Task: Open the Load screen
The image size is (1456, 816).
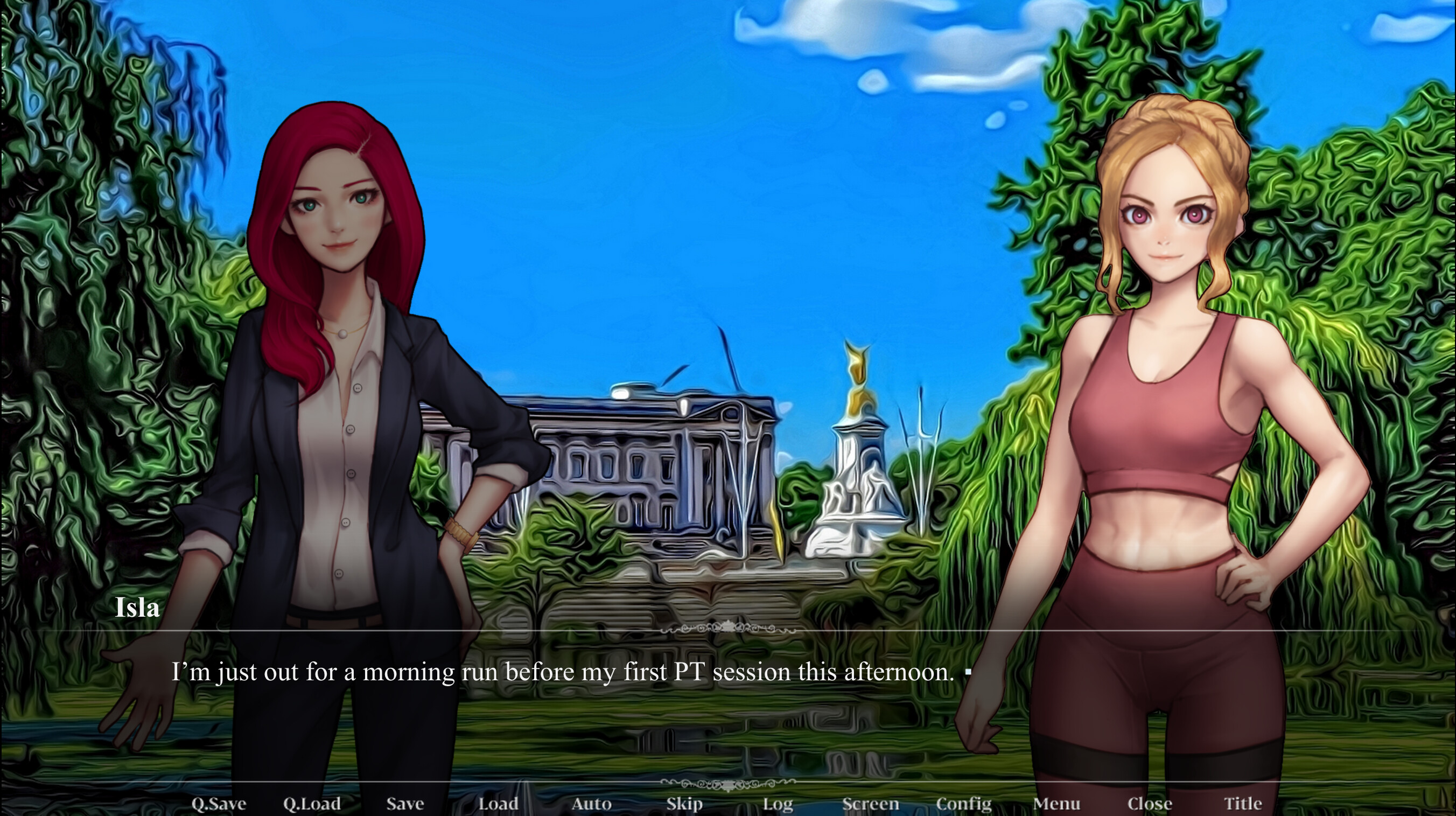Action: (x=498, y=804)
